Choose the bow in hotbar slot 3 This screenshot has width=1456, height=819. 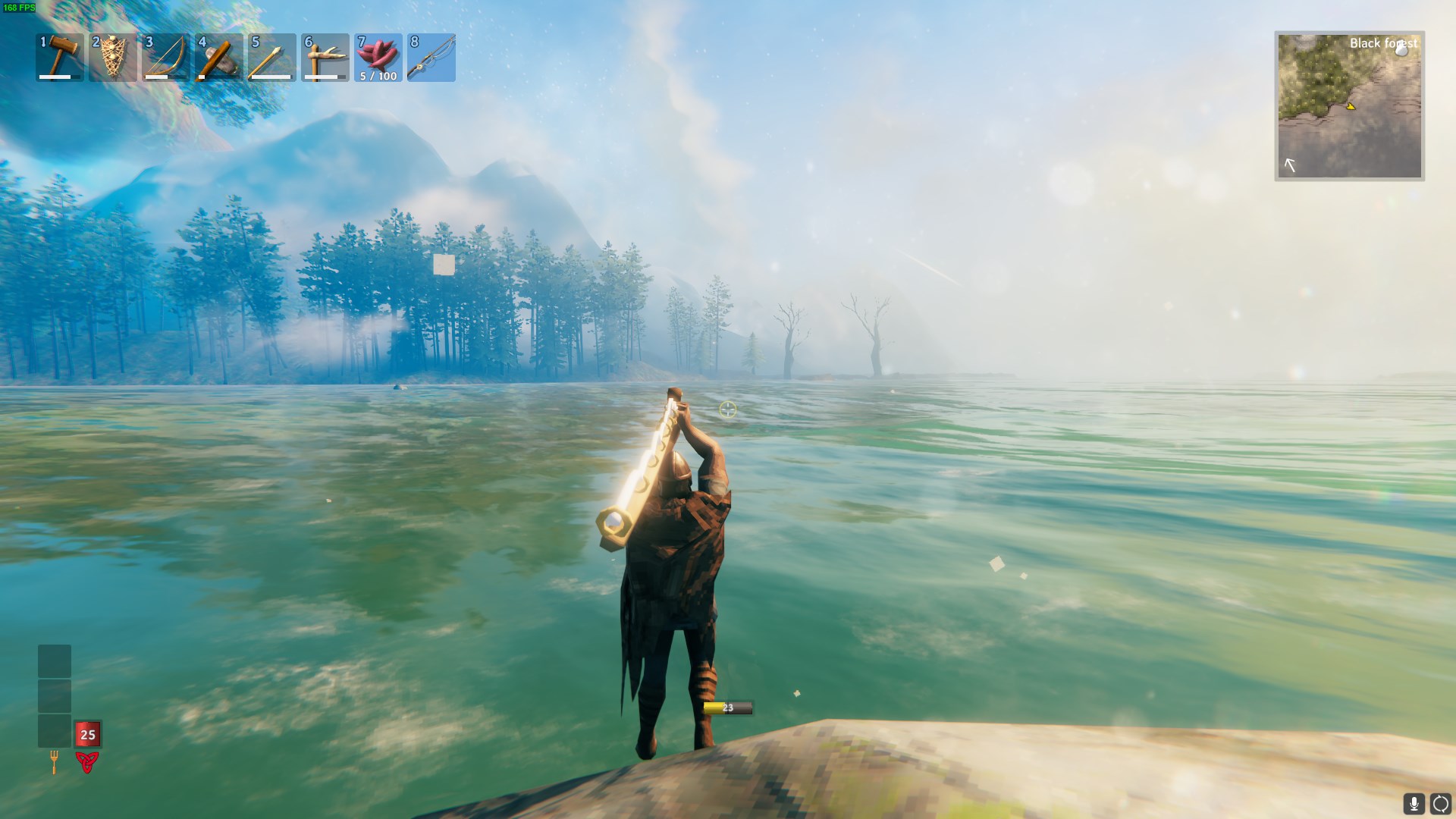coord(166,58)
